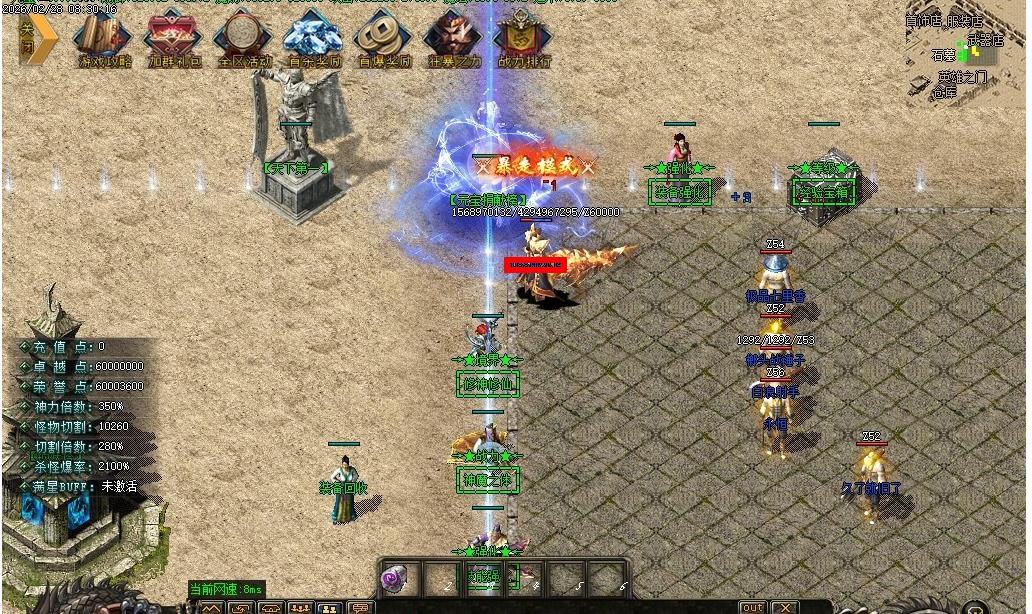The image size is (1032, 614).
Task: Show the 首爆奖励 gold coin rewards
Action: pyautogui.click(x=384, y=40)
